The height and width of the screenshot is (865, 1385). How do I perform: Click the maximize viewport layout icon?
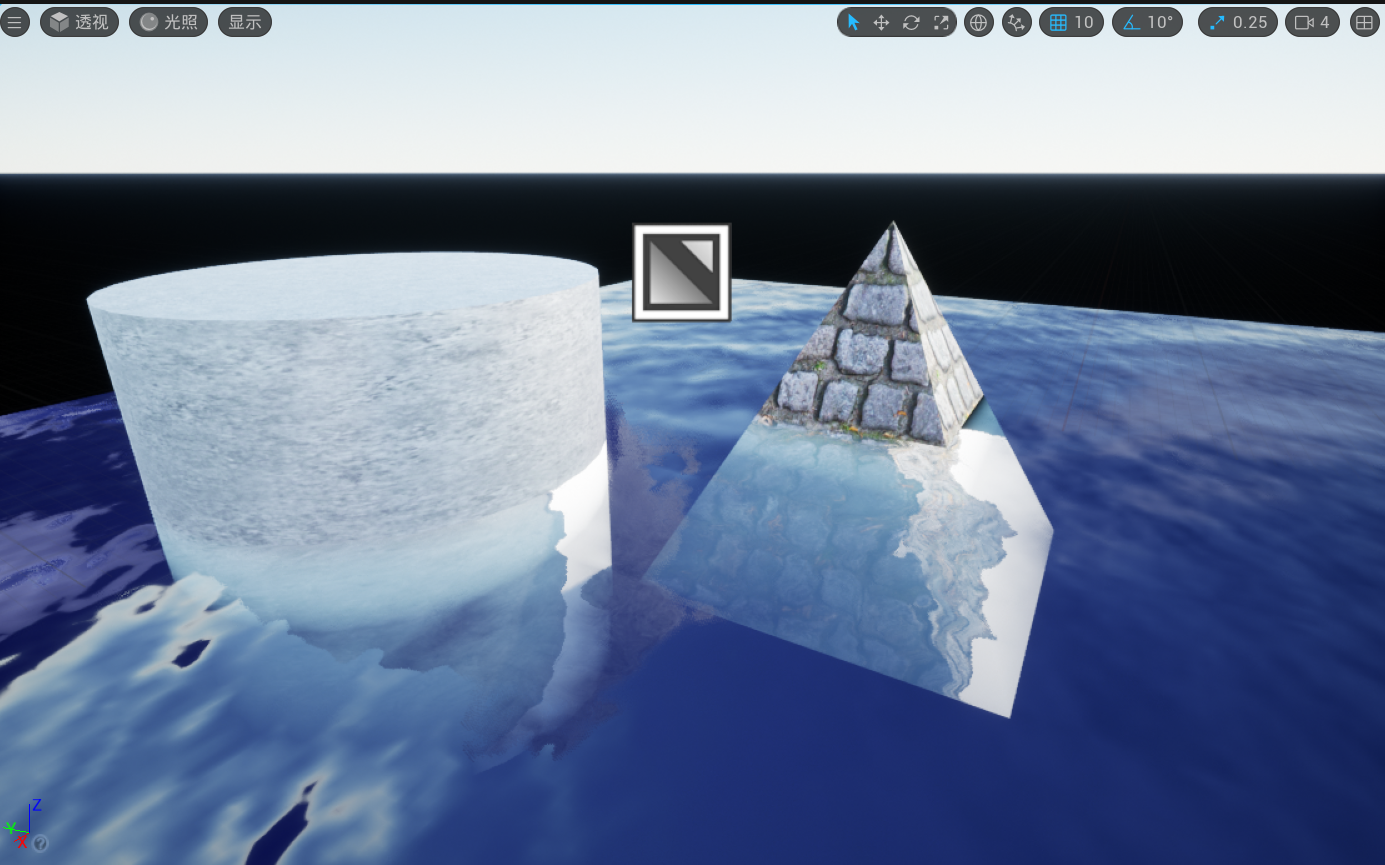click(x=1364, y=22)
